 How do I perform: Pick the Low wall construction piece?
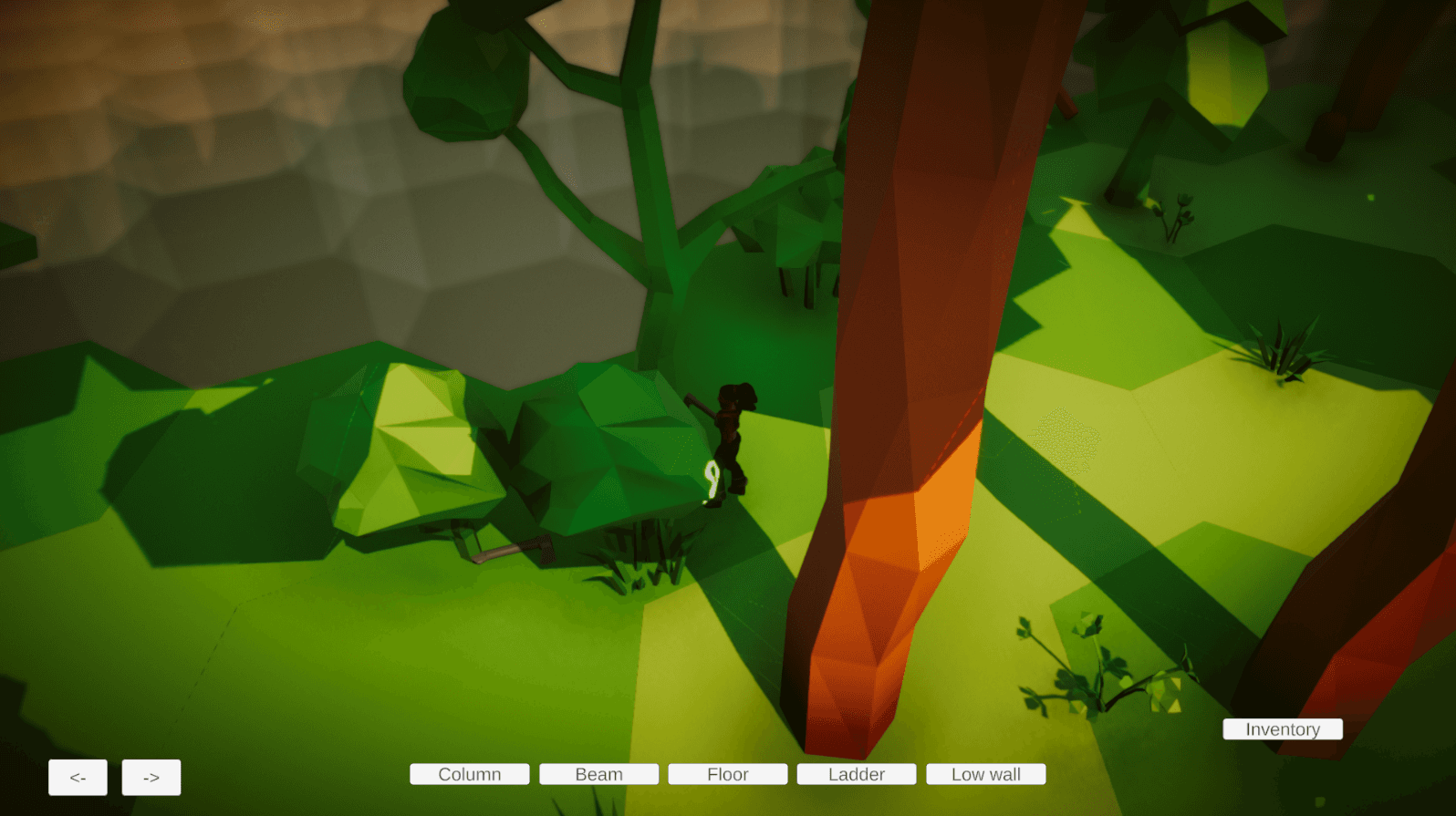point(985,773)
